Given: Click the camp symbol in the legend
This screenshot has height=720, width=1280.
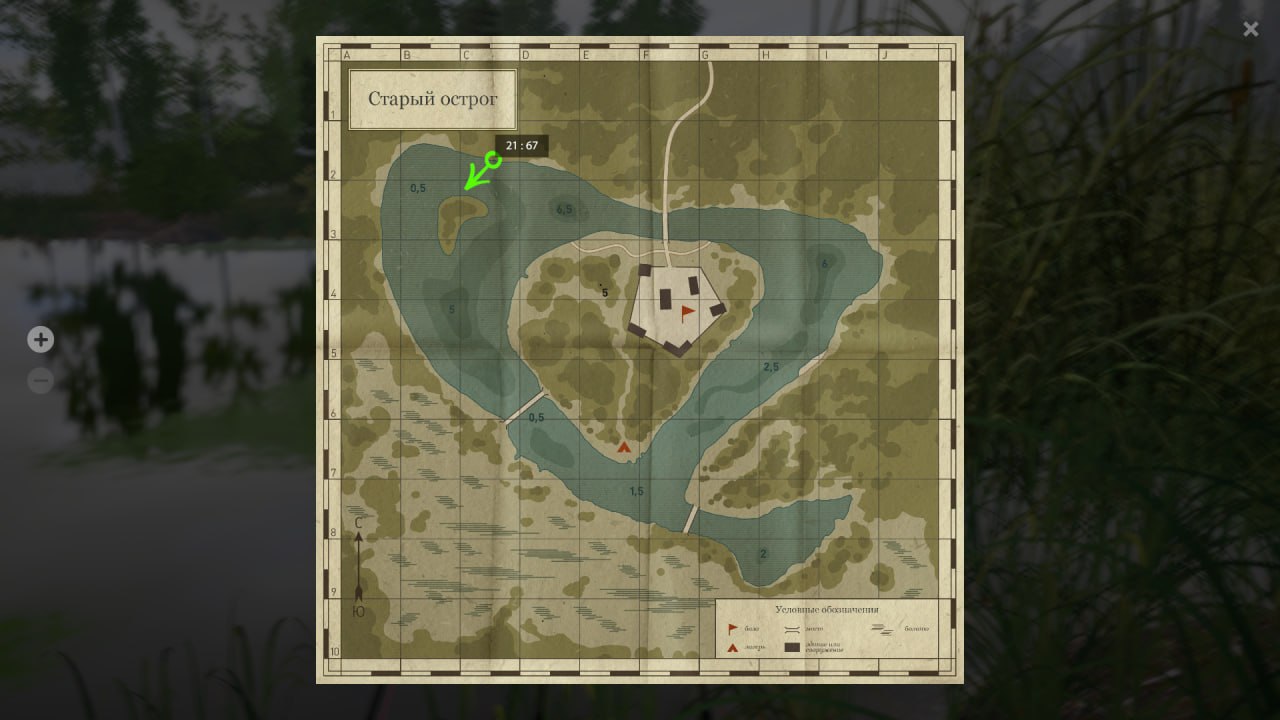Looking at the screenshot, I should click(731, 647).
